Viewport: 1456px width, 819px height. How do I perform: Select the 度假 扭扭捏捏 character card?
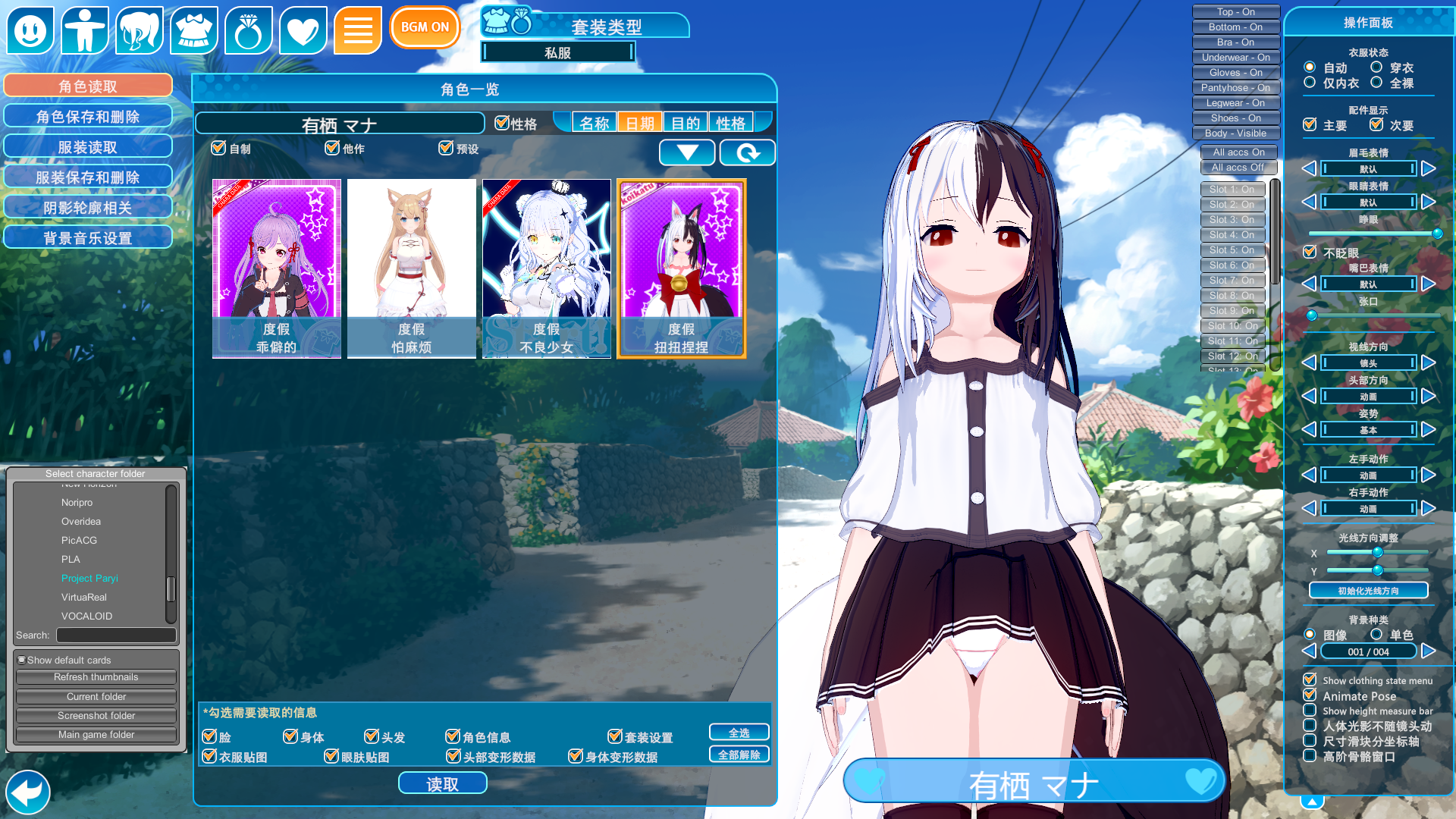(x=681, y=268)
